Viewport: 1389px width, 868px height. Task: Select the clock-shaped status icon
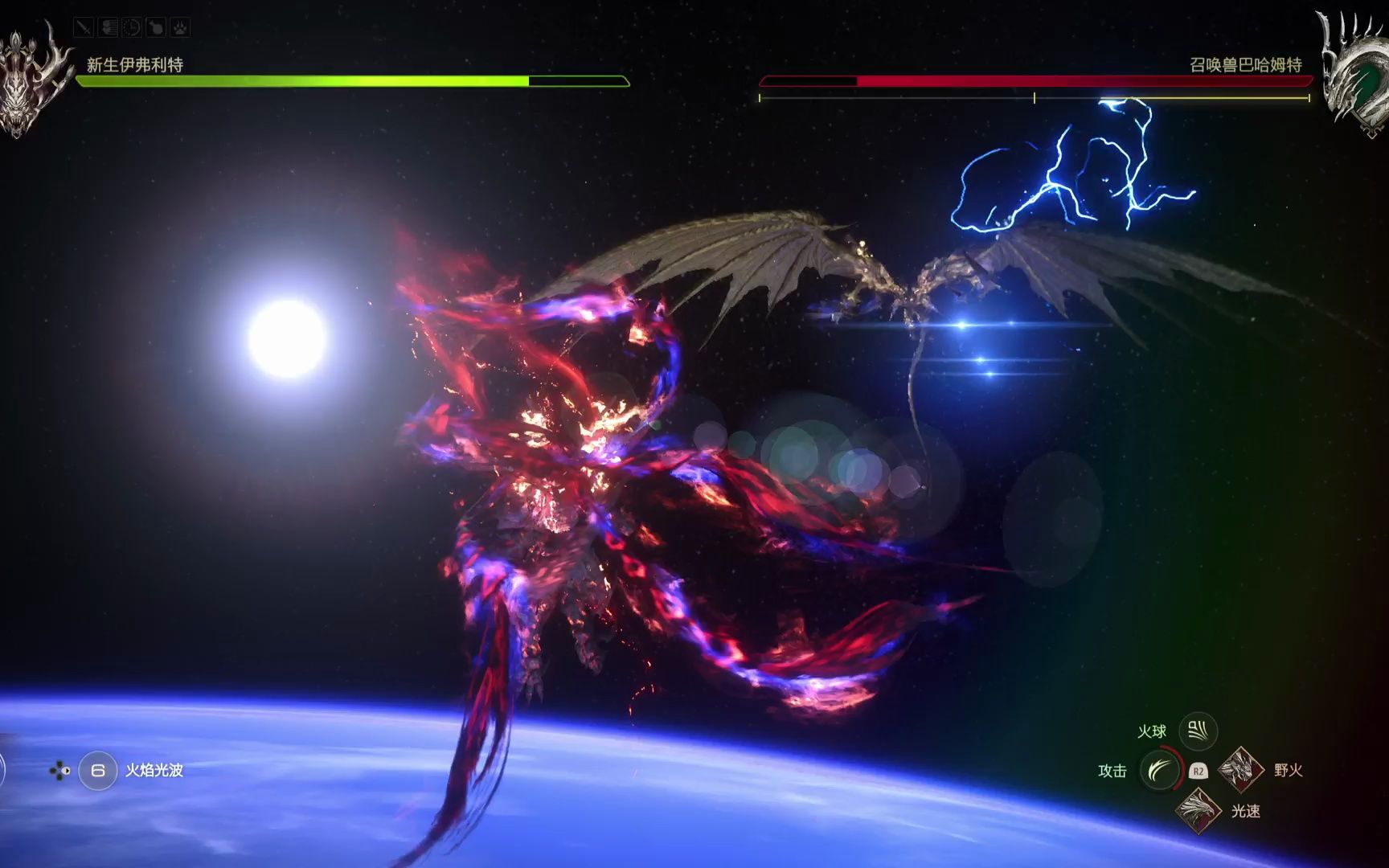coord(132,28)
